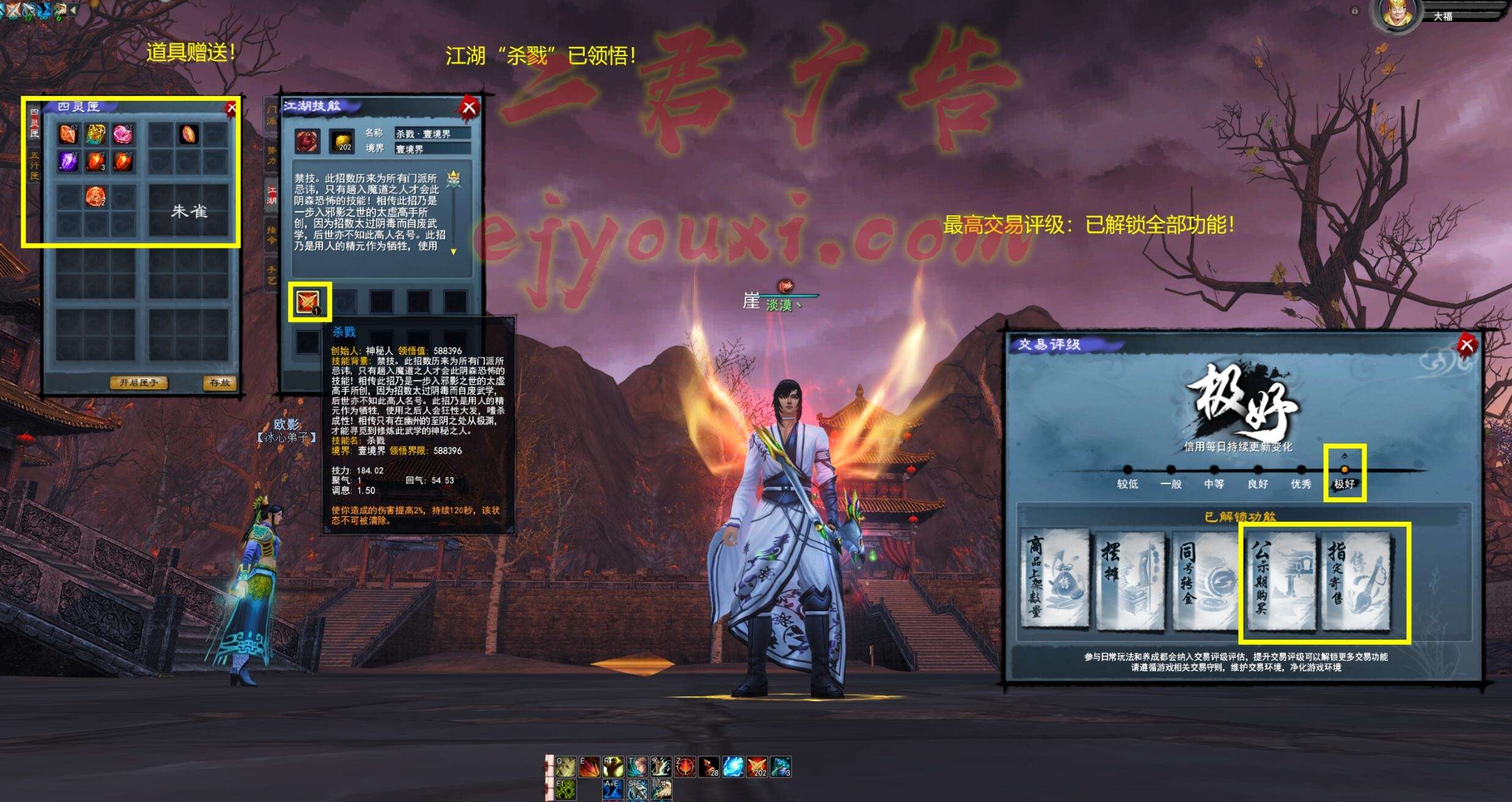Choose the 商品上架数量 function card
Image resolution: width=1512 pixels, height=802 pixels.
tap(1055, 578)
